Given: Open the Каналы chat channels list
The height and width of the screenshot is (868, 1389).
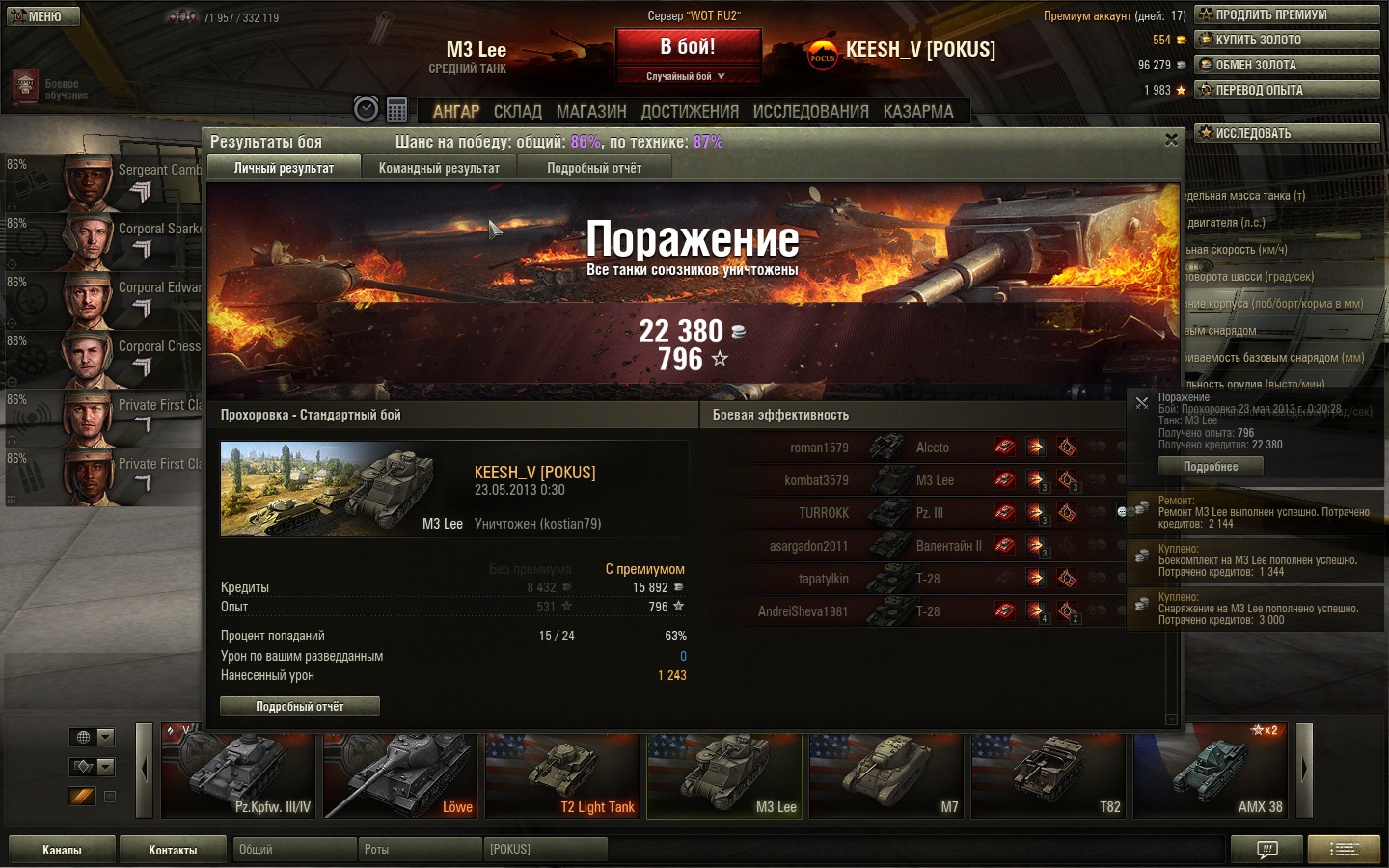Looking at the screenshot, I should (x=62, y=850).
